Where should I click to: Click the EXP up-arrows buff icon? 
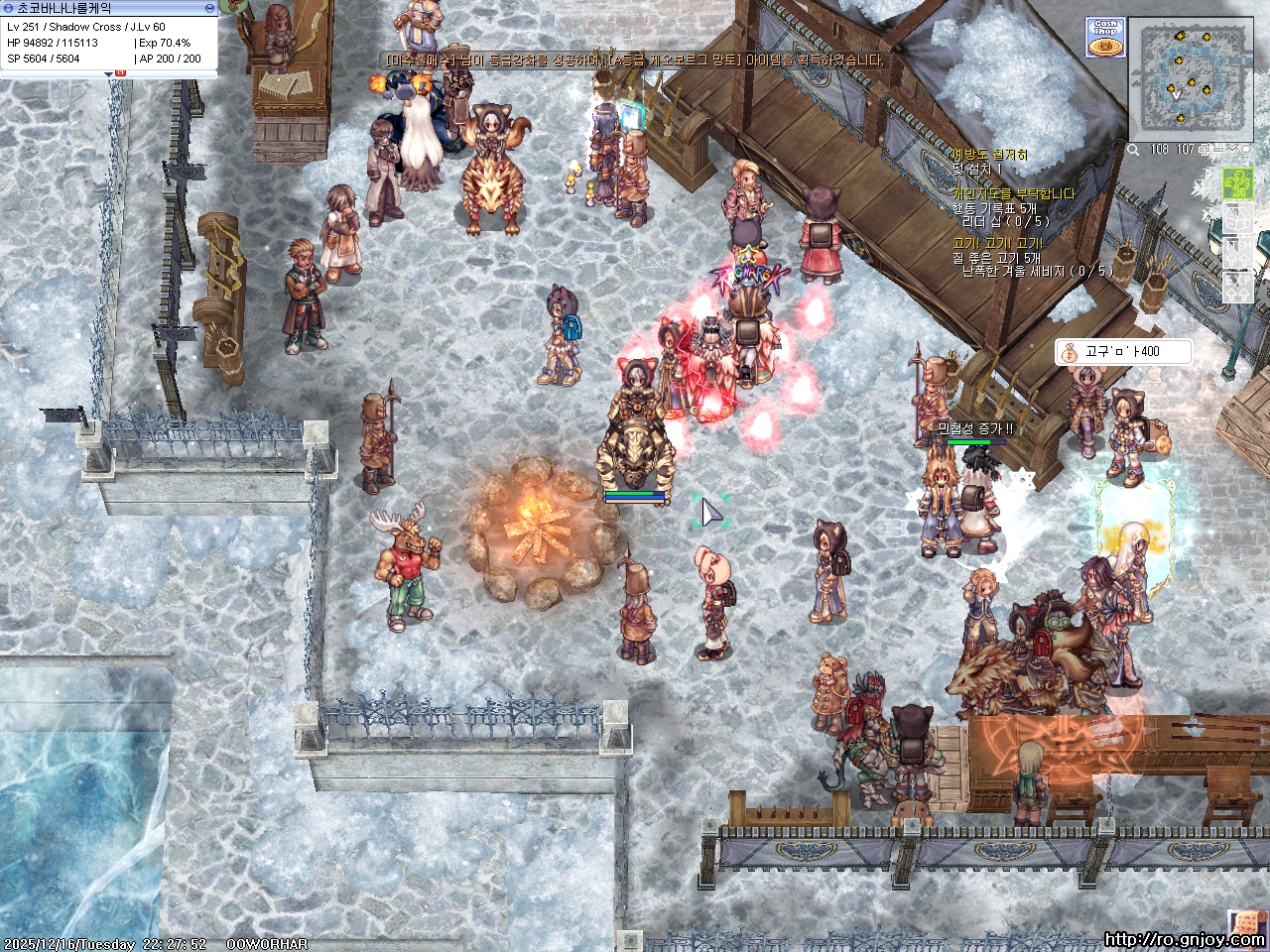[x=1237, y=286]
